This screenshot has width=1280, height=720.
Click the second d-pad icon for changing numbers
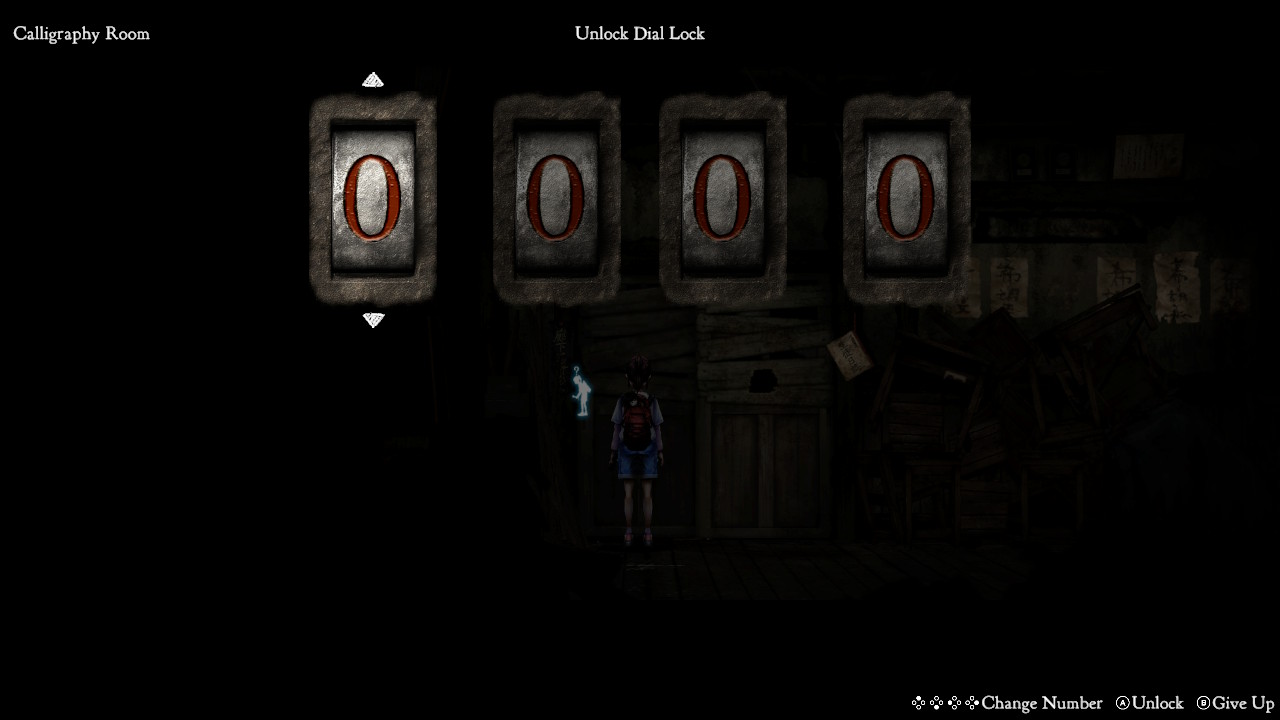click(938, 703)
